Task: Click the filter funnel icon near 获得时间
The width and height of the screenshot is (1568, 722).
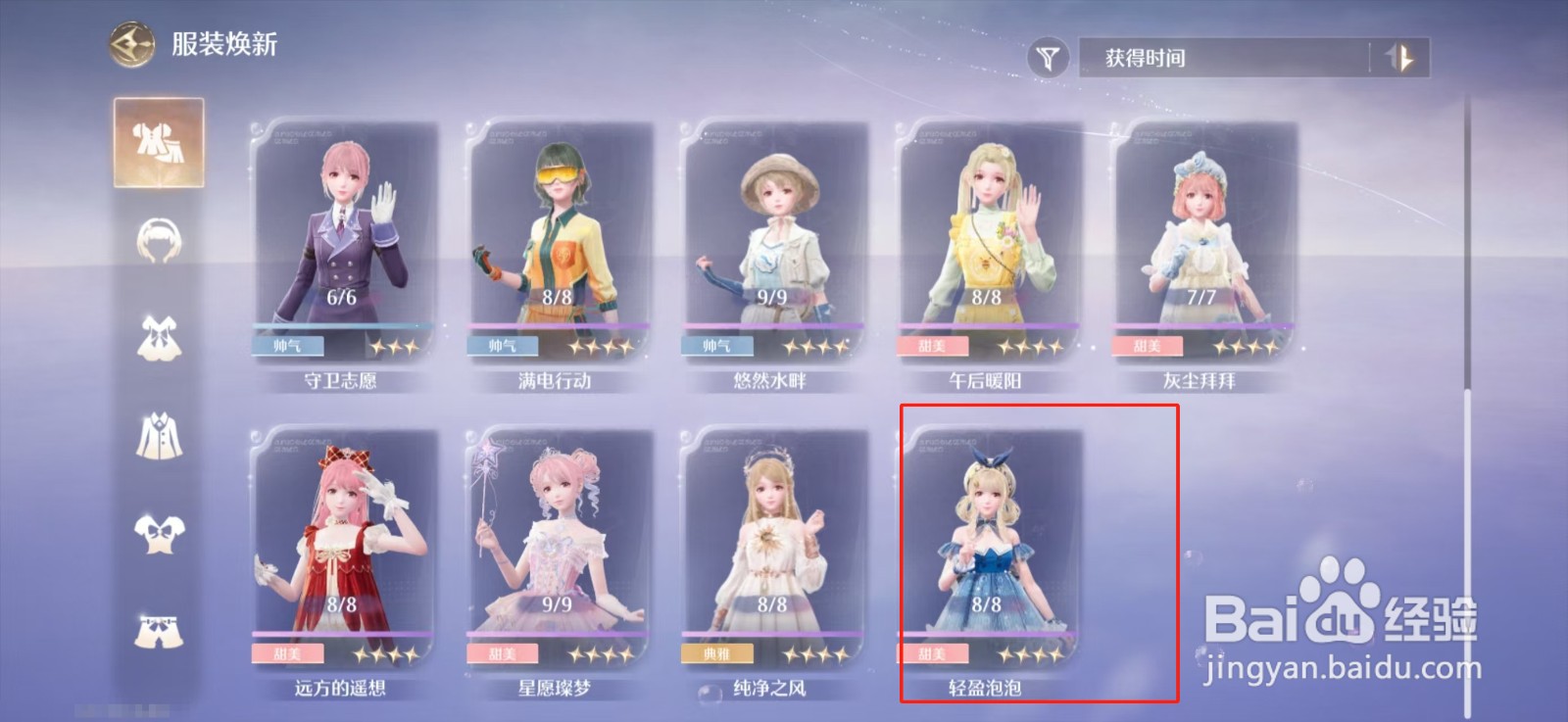Action: (1049, 58)
